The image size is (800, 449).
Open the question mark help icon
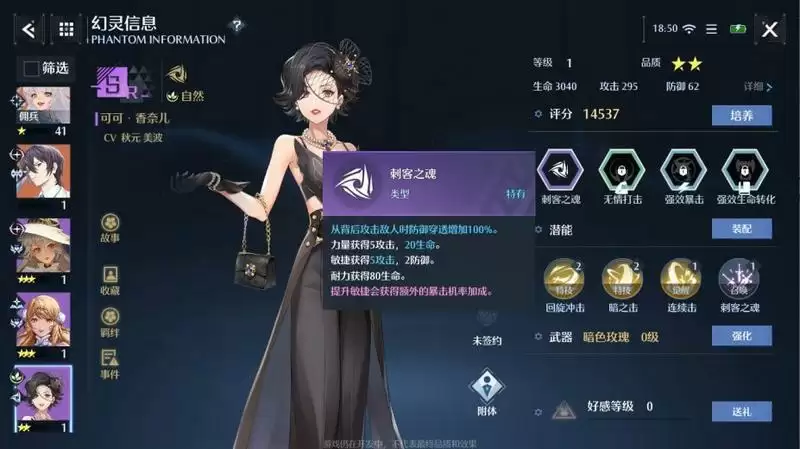[x=236, y=24]
